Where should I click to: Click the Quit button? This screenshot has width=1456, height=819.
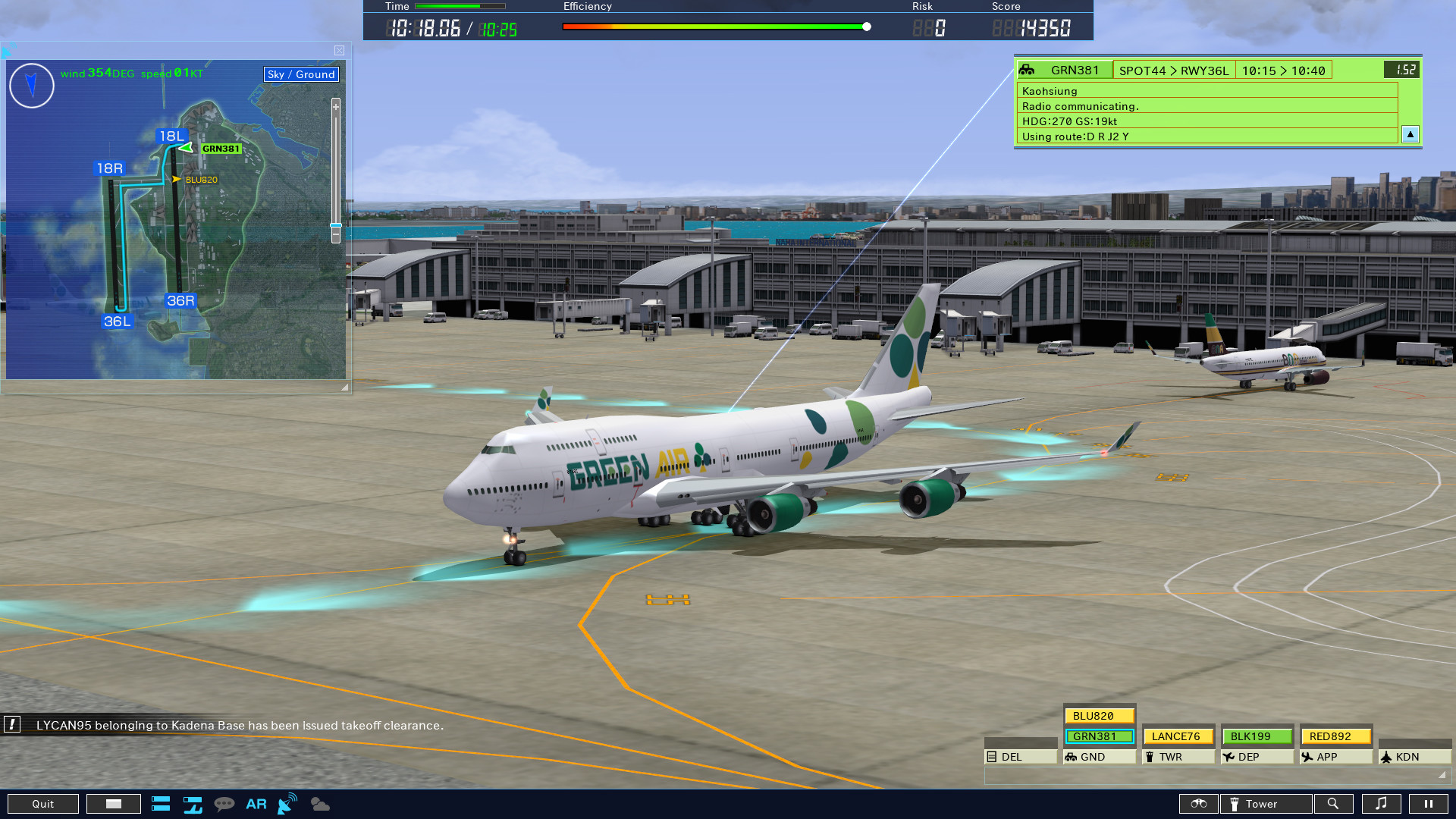pyautogui.click(x=43, y=803)
